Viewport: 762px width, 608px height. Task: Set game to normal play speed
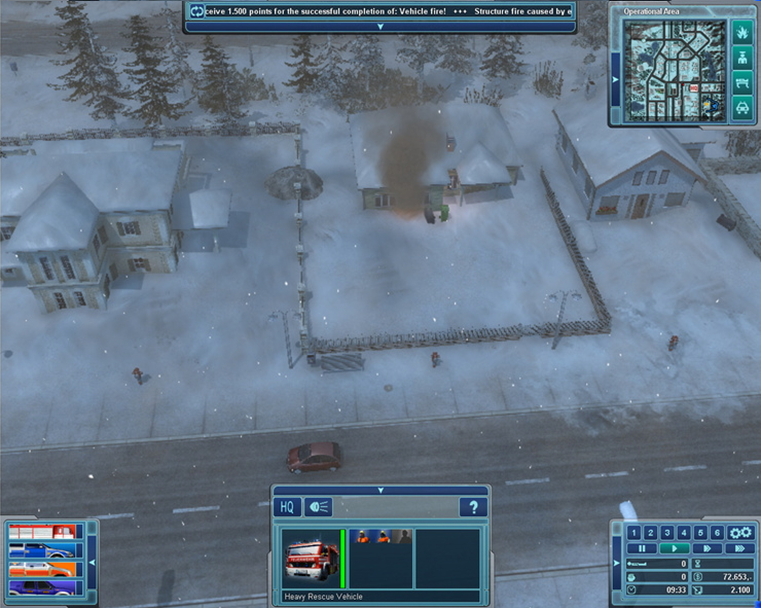coord(676,548)
